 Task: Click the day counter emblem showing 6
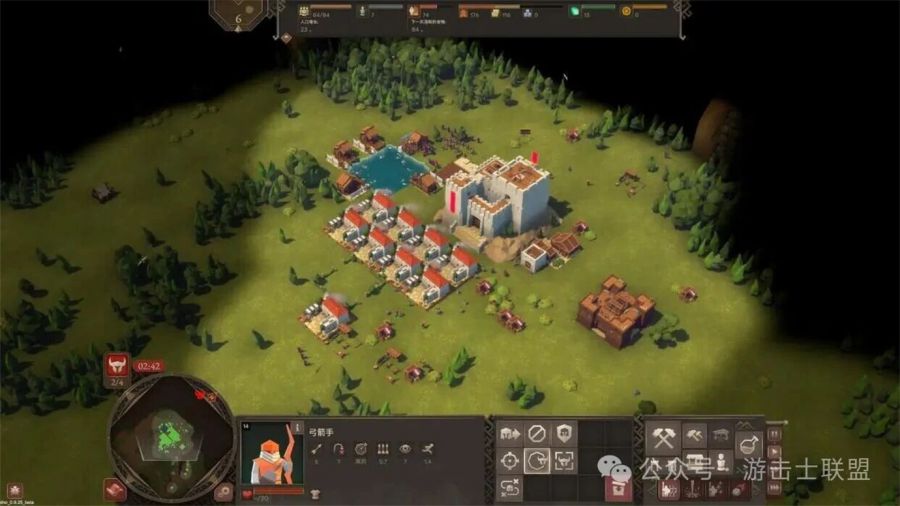238,14
